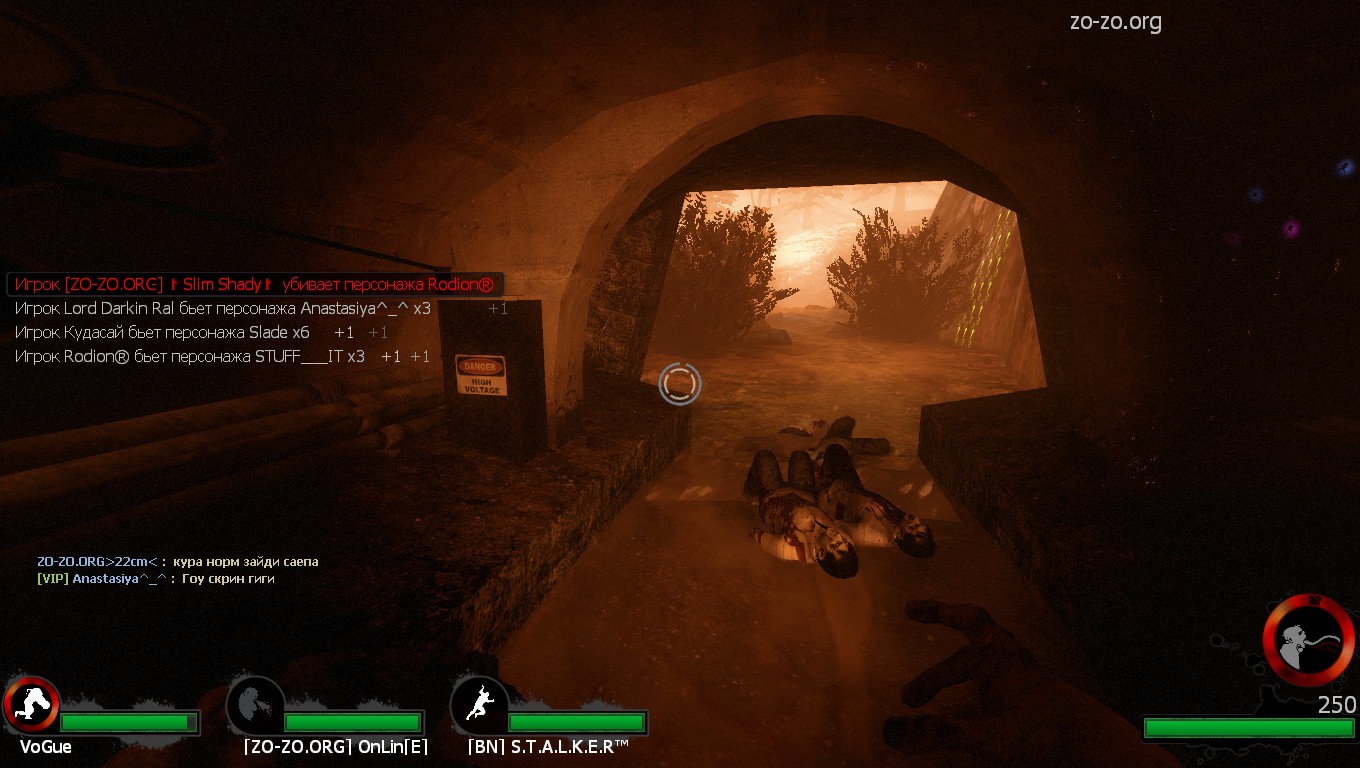1360x768 pixels.
Task: Click the [ZO-ZO.ORG] OnLin[E] teammate portrait
Action: point(255,704)
